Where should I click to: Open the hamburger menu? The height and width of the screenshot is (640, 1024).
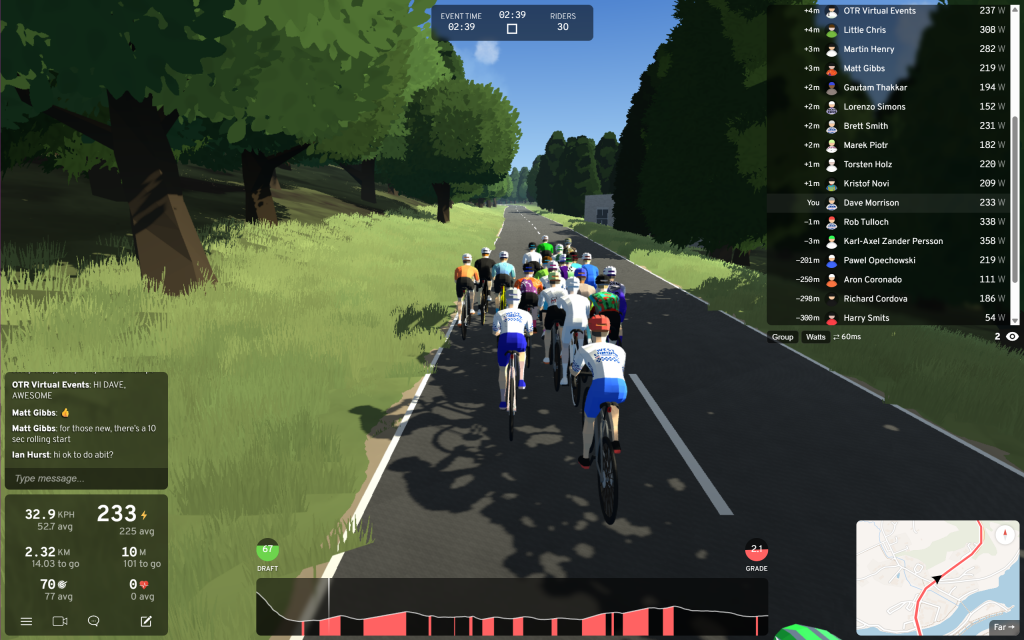pos(27,621)
